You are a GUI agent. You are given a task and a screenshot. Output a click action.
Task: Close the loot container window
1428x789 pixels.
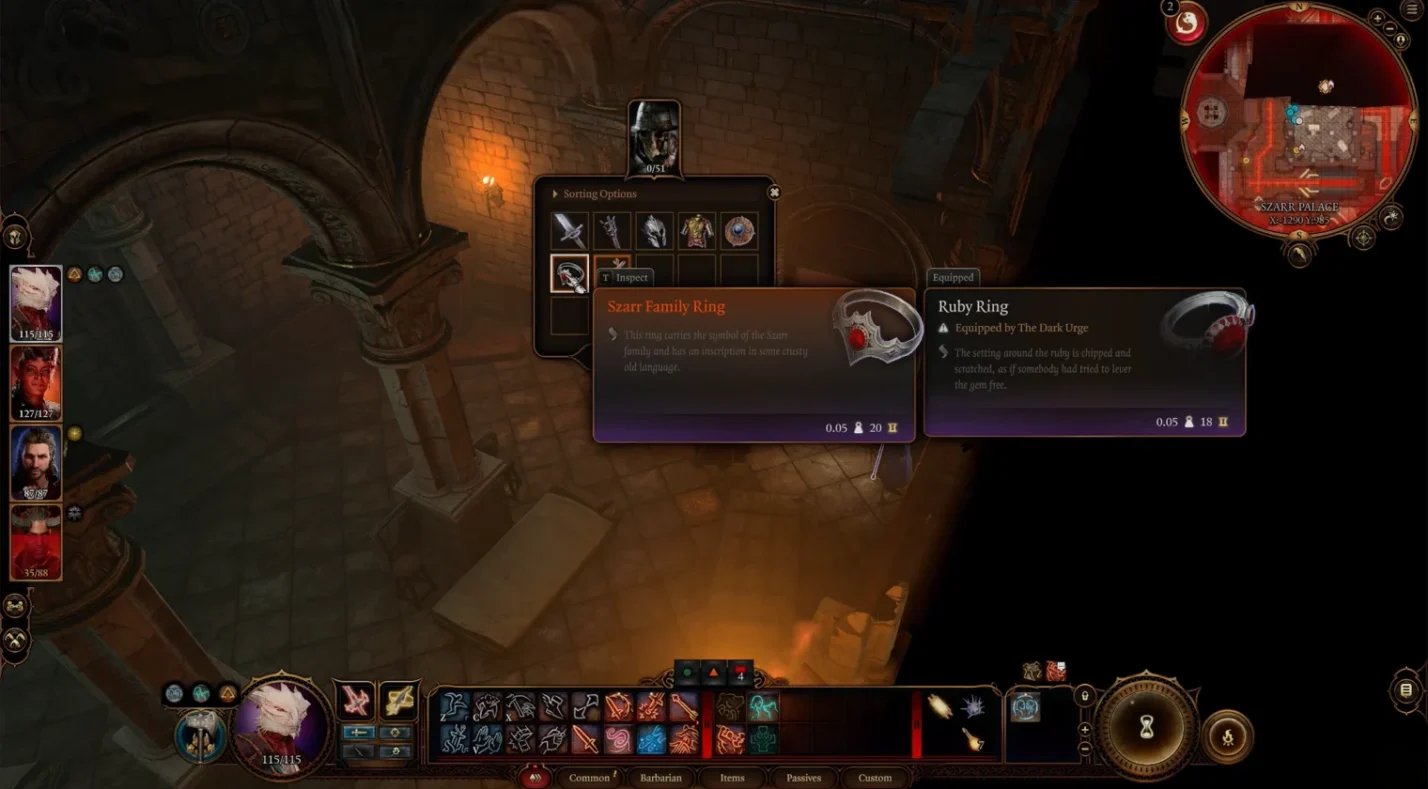[773, 192]
